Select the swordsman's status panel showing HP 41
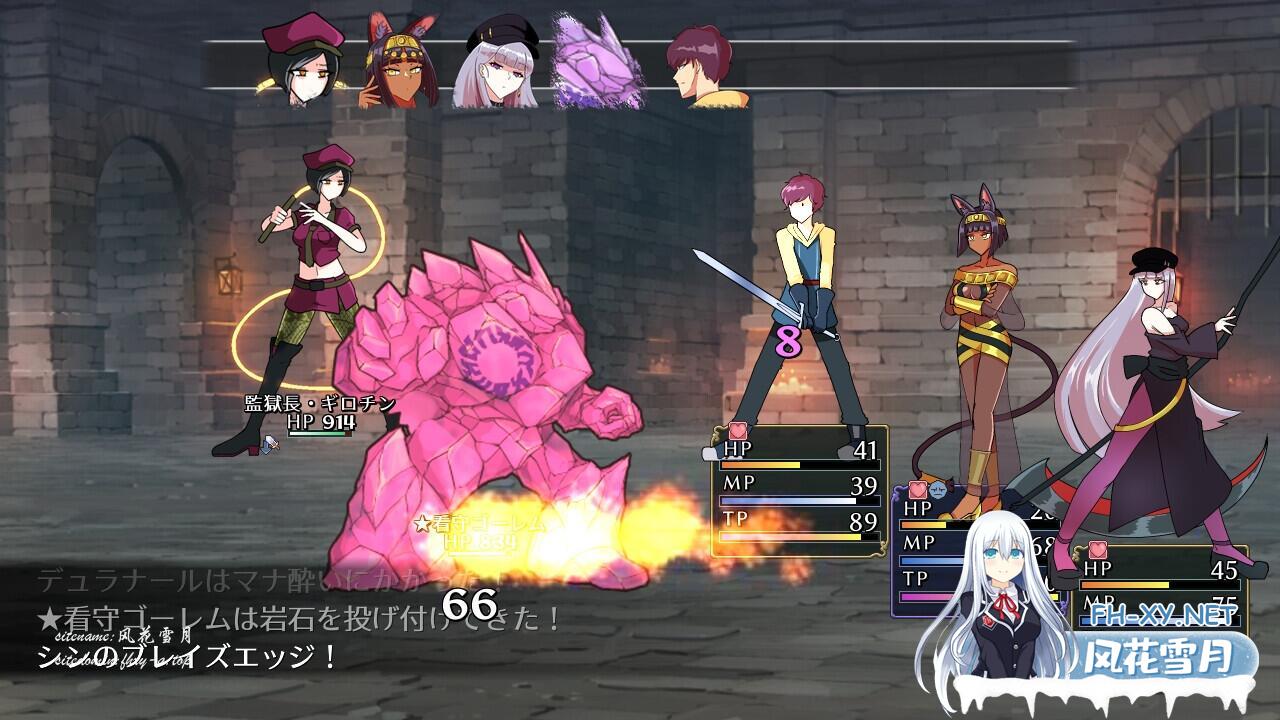 point(799,490)
